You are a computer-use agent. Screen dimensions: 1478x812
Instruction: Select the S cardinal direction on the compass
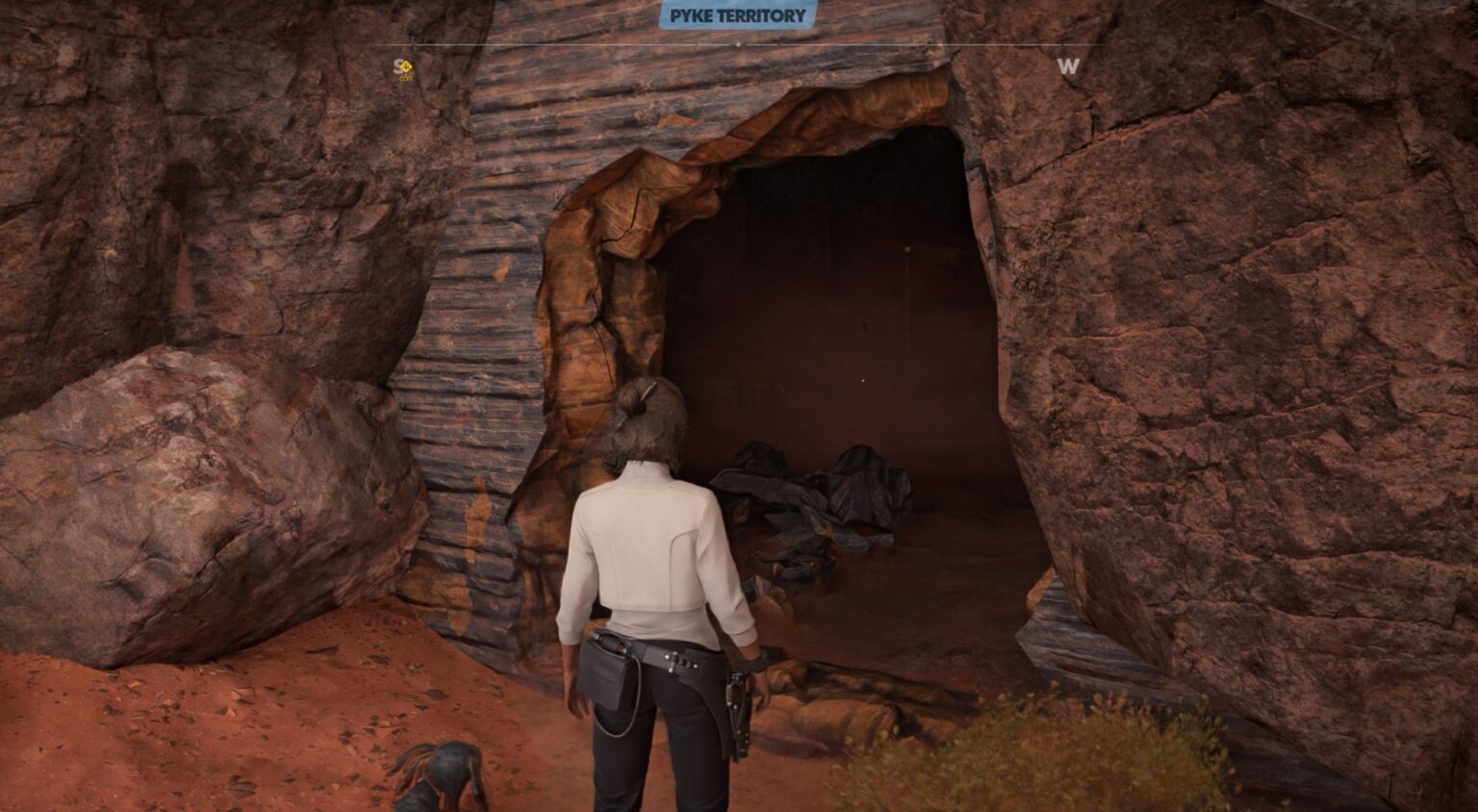pos(397,65)
